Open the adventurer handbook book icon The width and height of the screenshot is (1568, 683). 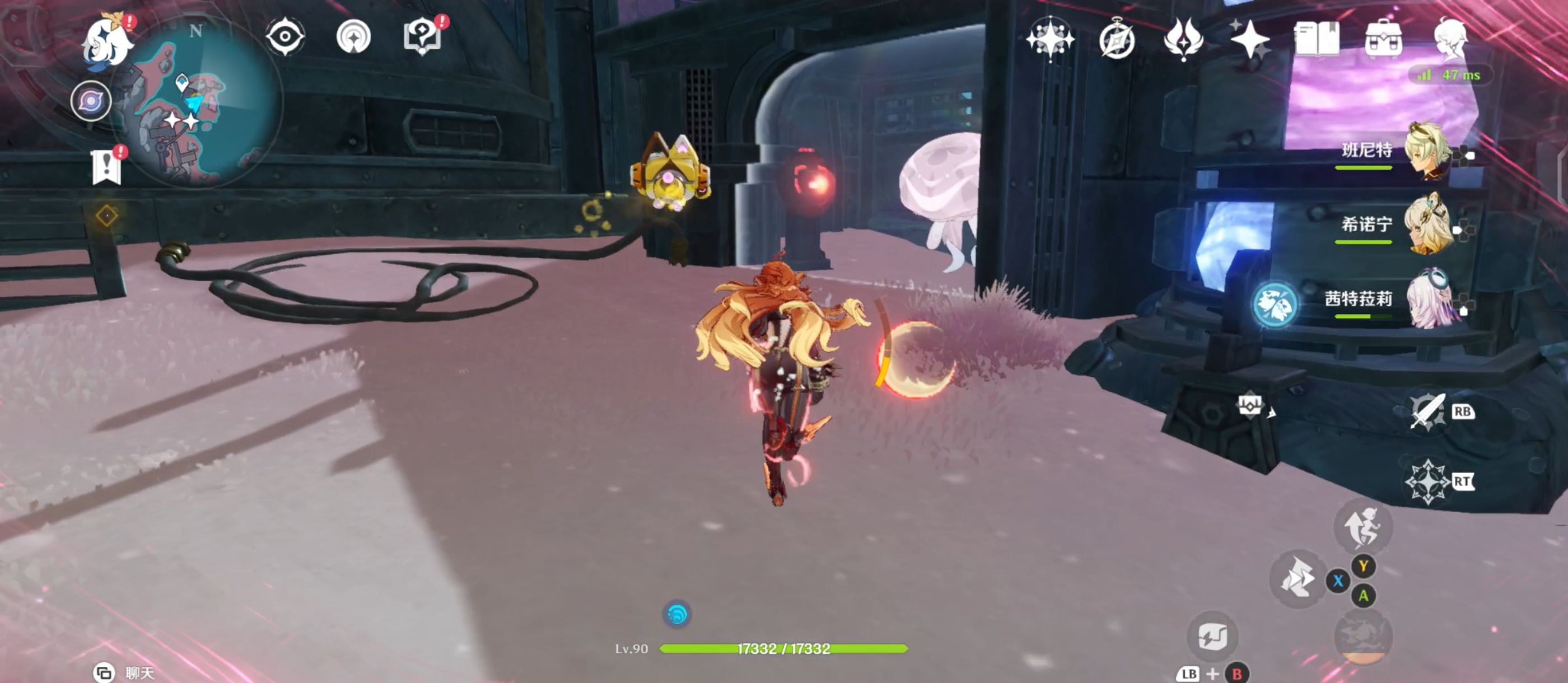pyautogui.click(x=1316, y=39)
